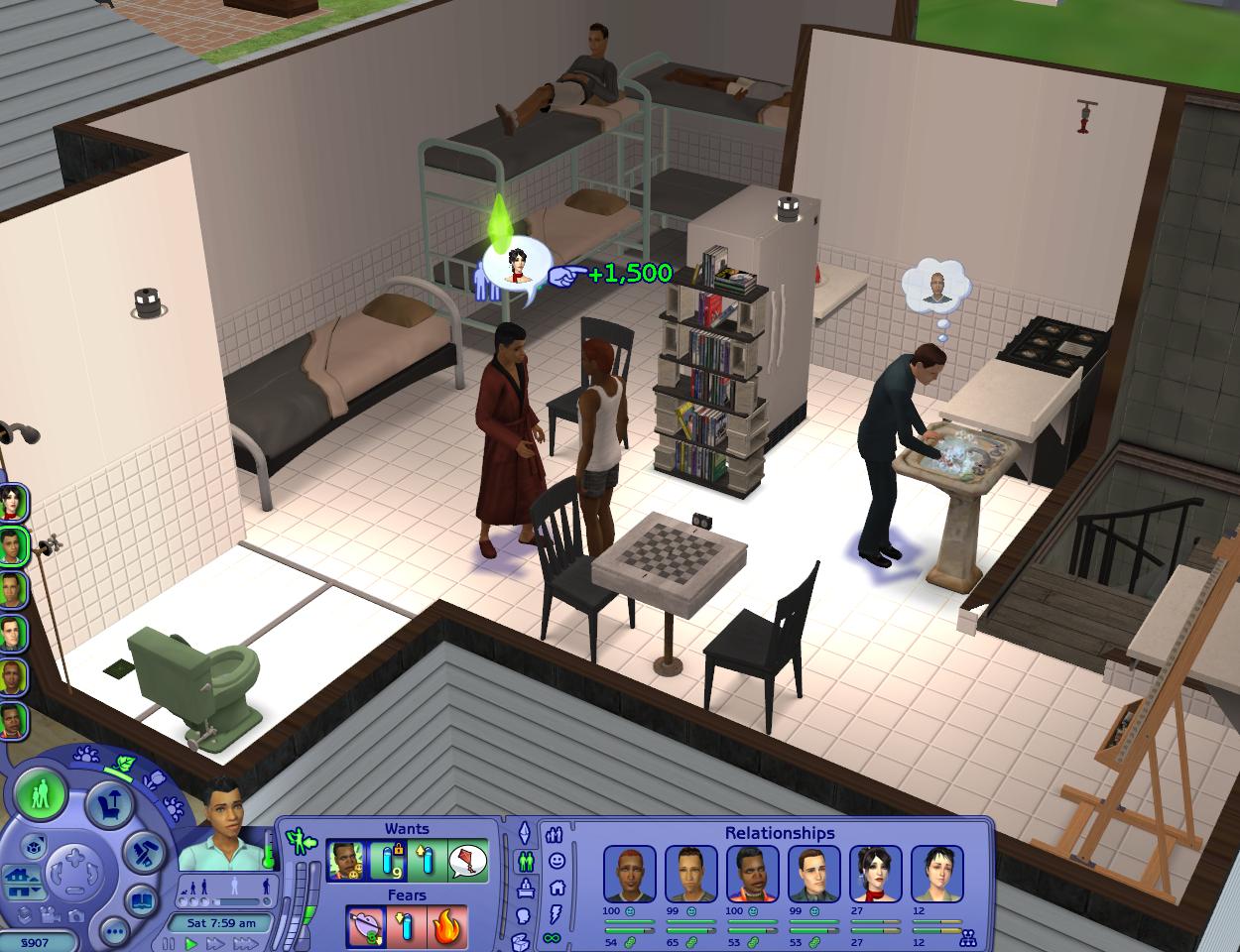Take a snapshot with the camera icon
The image size is (1240, 952).
point(75,917)
